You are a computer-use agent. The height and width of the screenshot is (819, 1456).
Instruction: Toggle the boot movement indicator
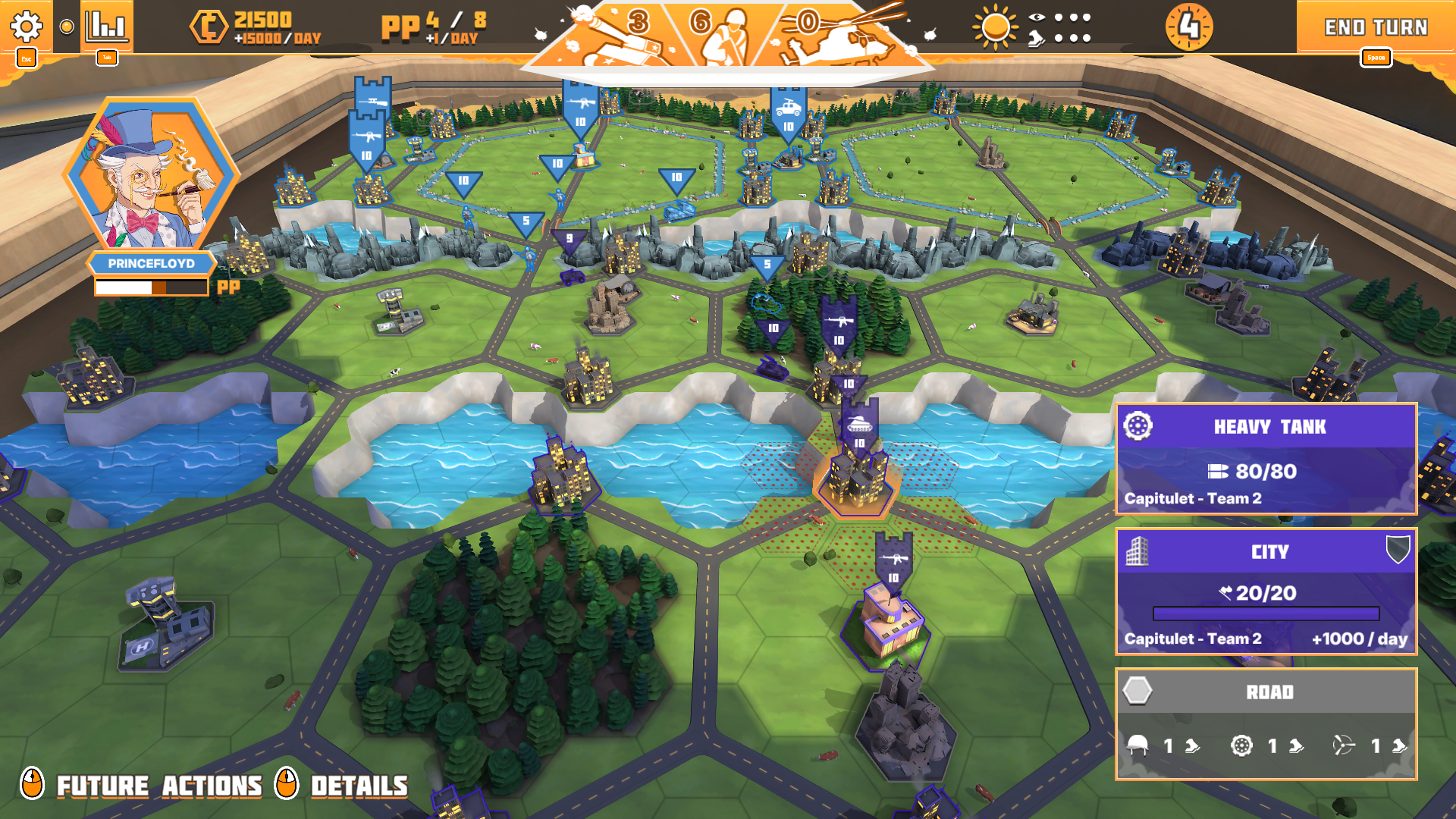coord(1035,38)
